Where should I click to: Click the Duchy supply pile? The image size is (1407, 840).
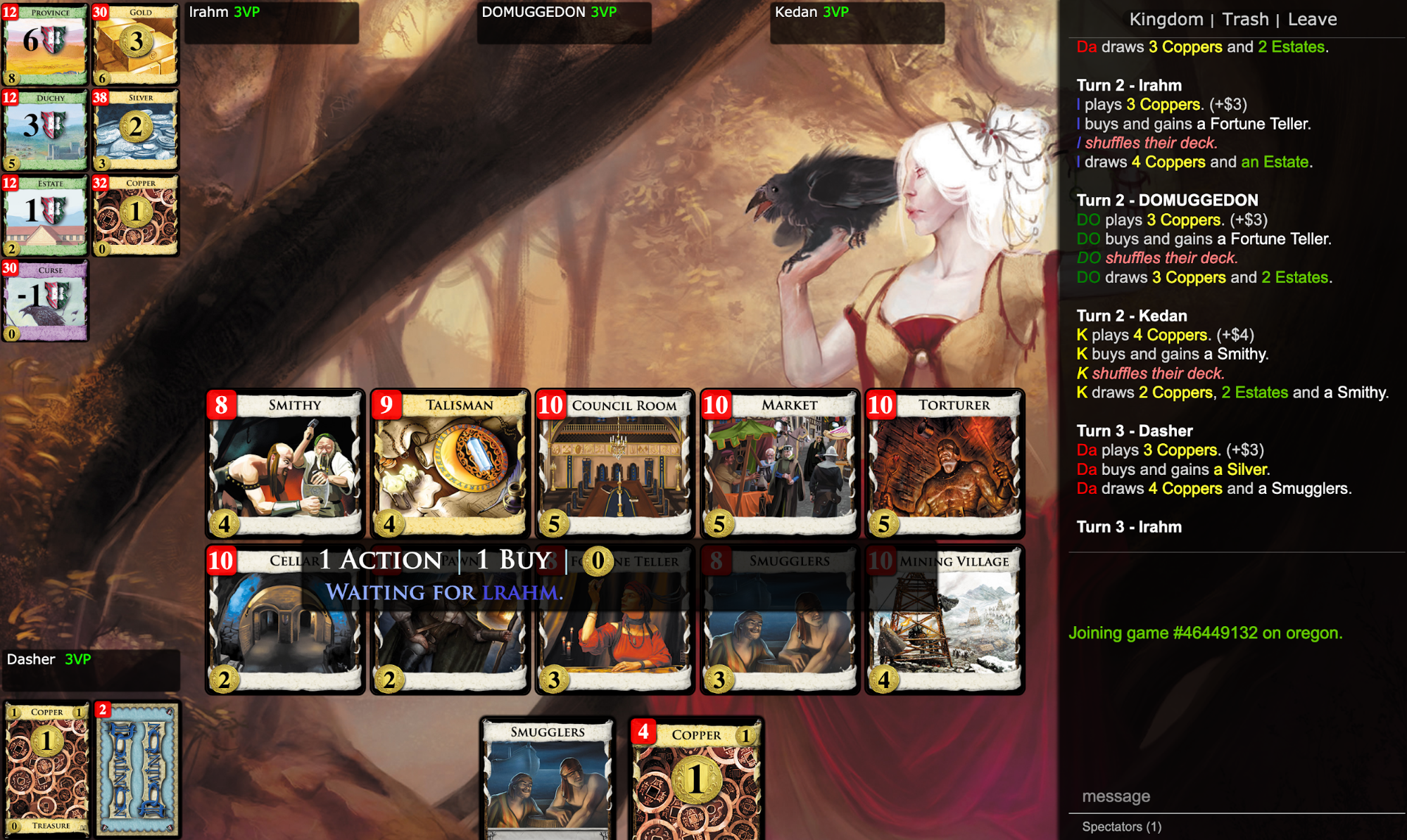click(45, 129)
